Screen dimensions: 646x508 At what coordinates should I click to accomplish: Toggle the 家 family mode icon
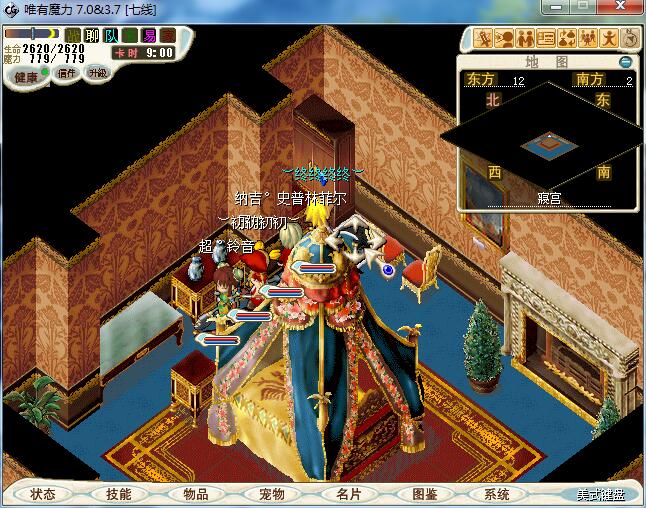167,36
